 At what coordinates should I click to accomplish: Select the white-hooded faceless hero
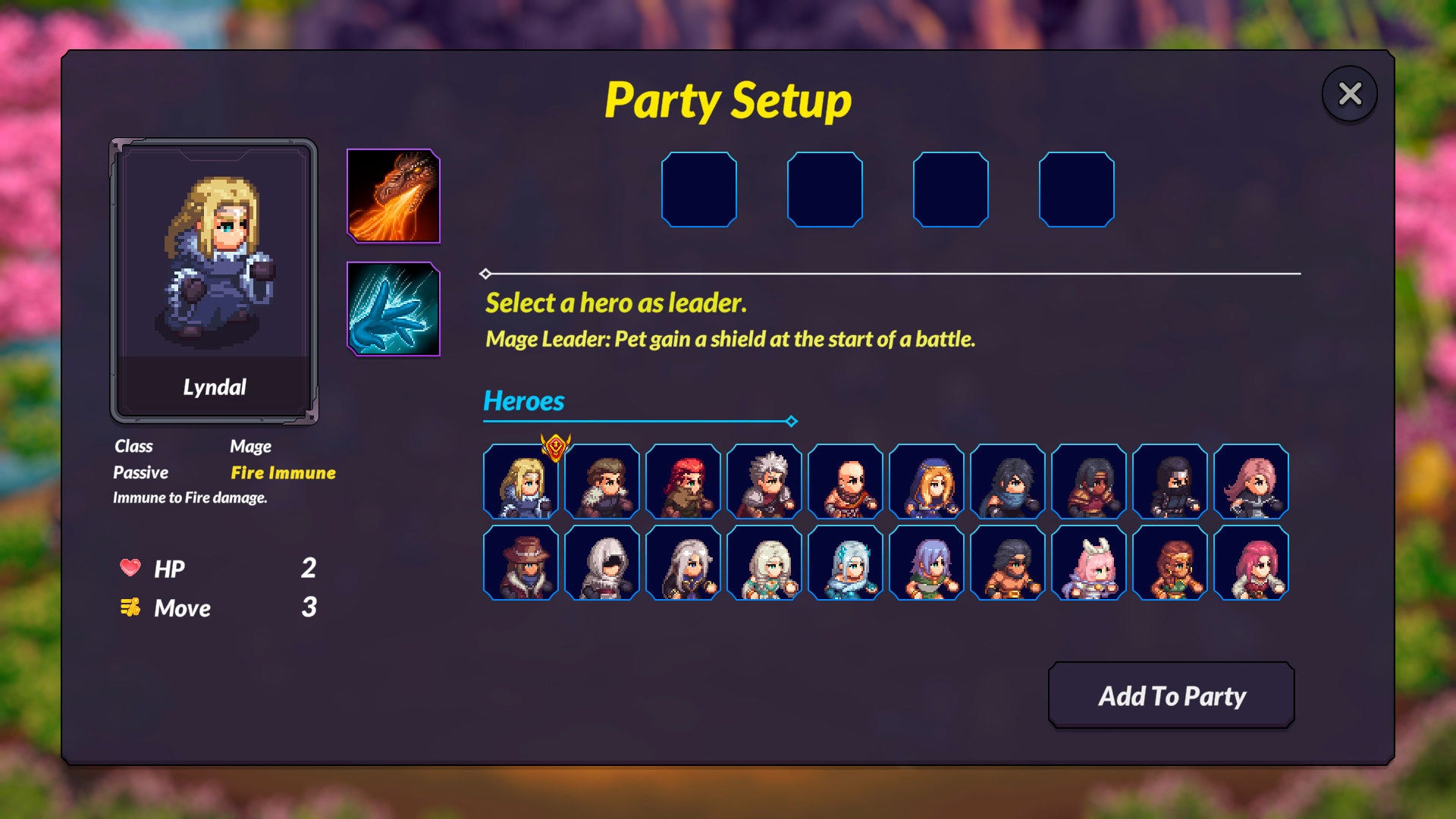tap(602, 563)
